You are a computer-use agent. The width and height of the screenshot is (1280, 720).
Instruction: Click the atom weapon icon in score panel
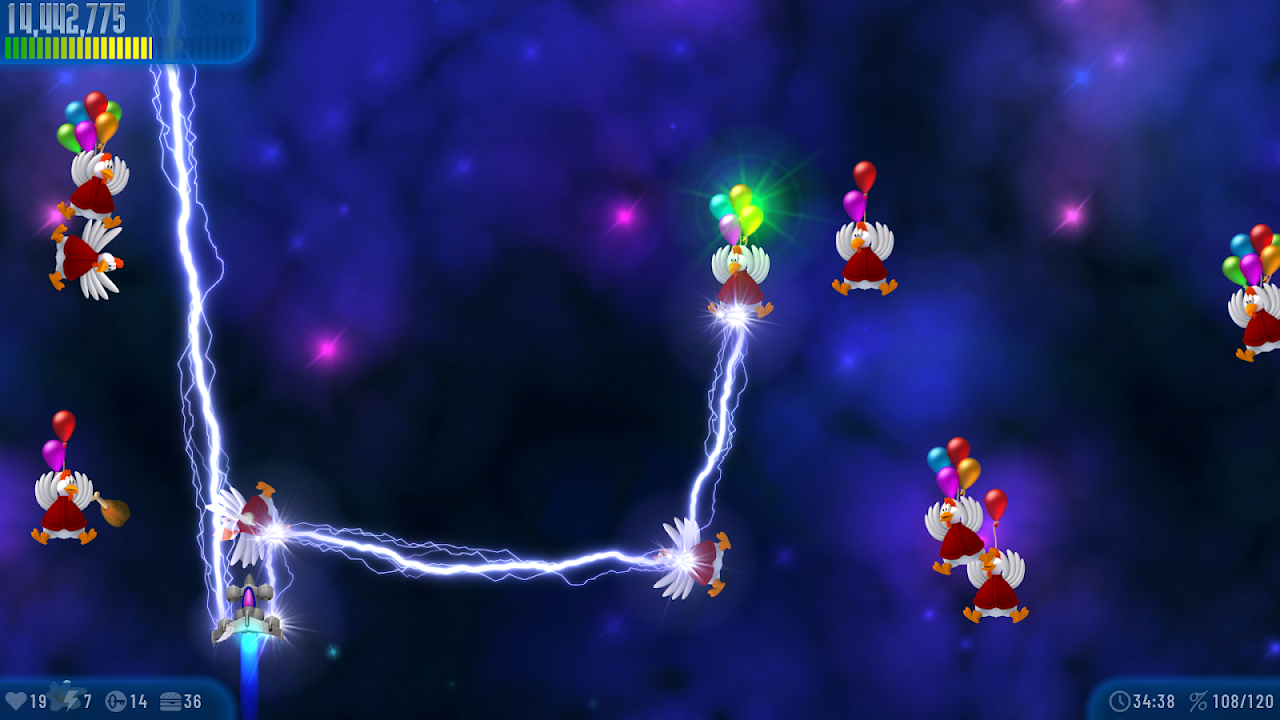coord(203,19)
